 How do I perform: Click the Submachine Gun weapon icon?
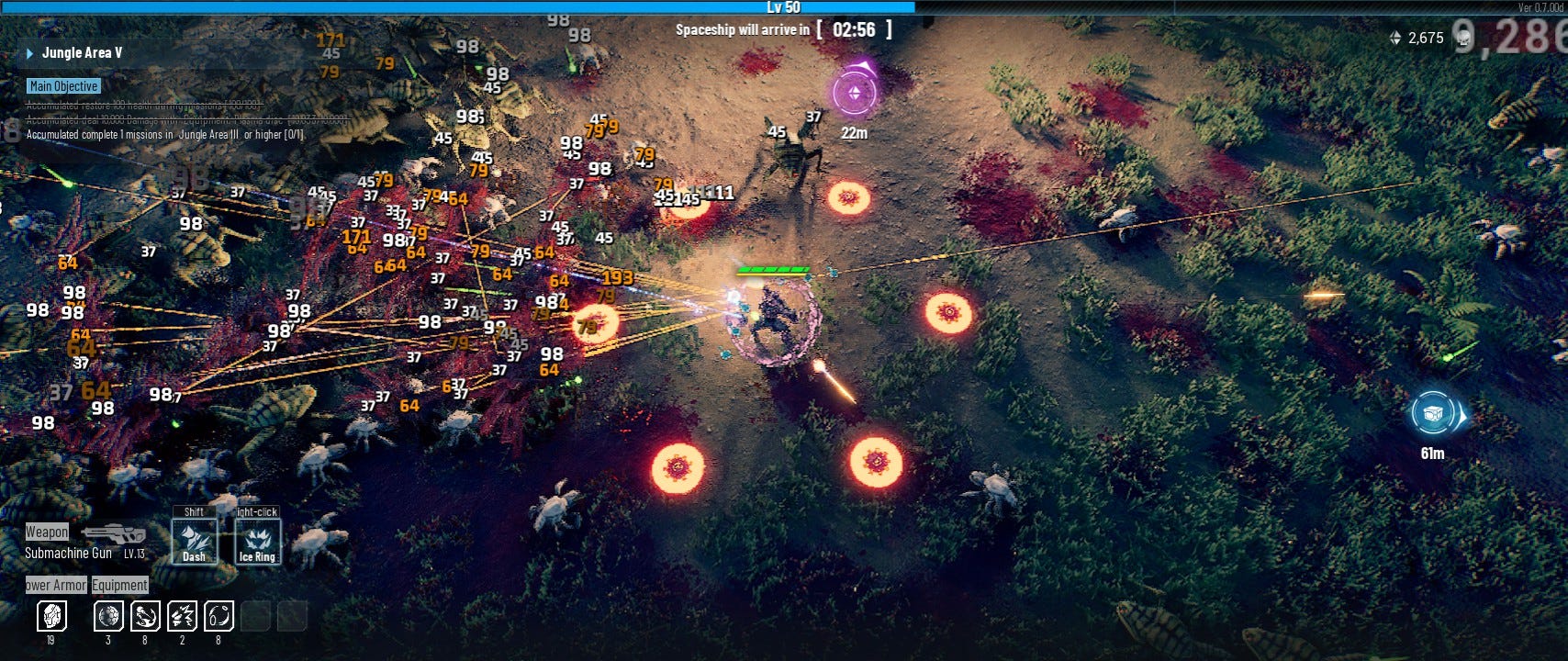coord(117,535)
